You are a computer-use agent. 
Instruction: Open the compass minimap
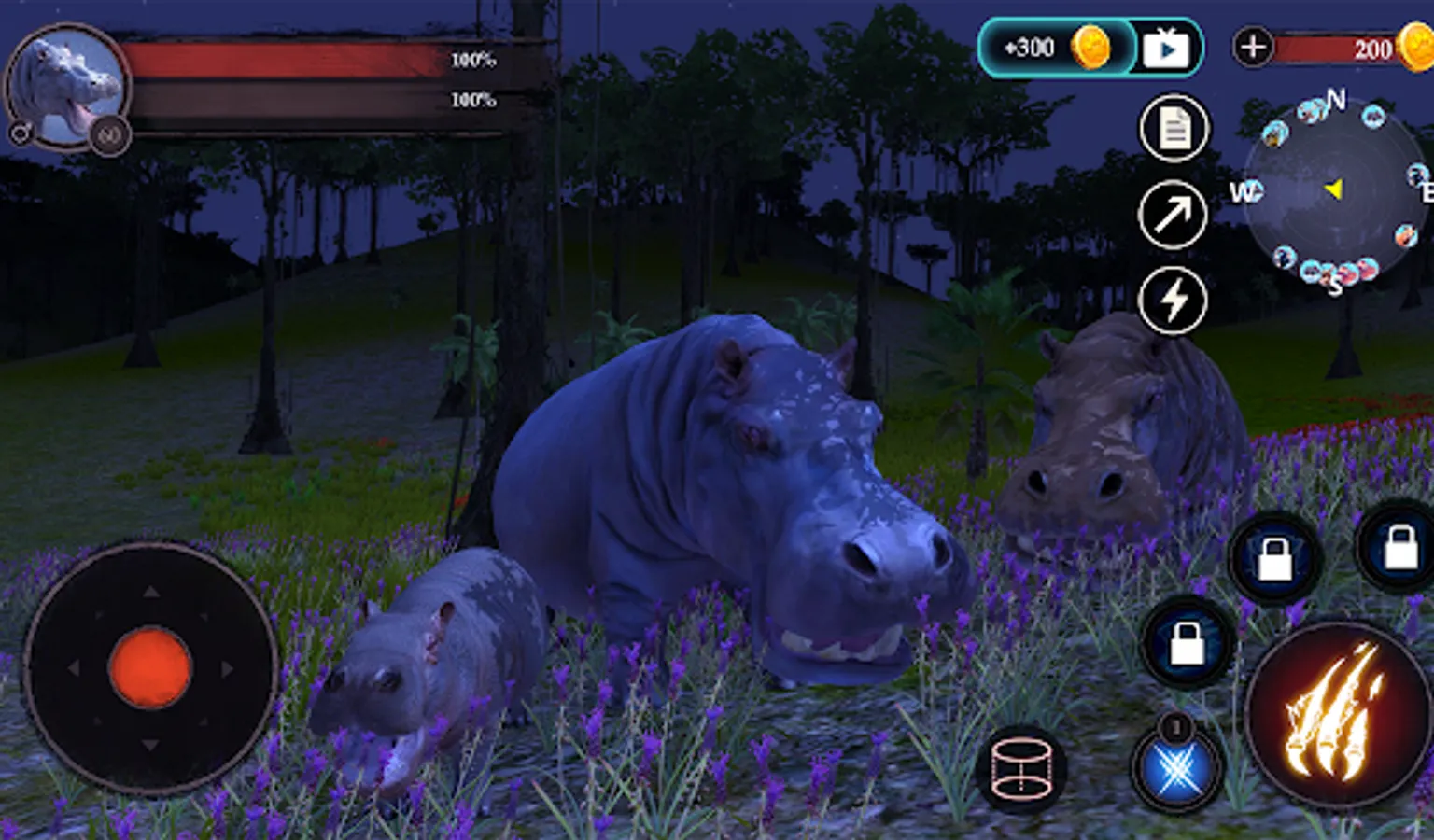coord(1334,190)
